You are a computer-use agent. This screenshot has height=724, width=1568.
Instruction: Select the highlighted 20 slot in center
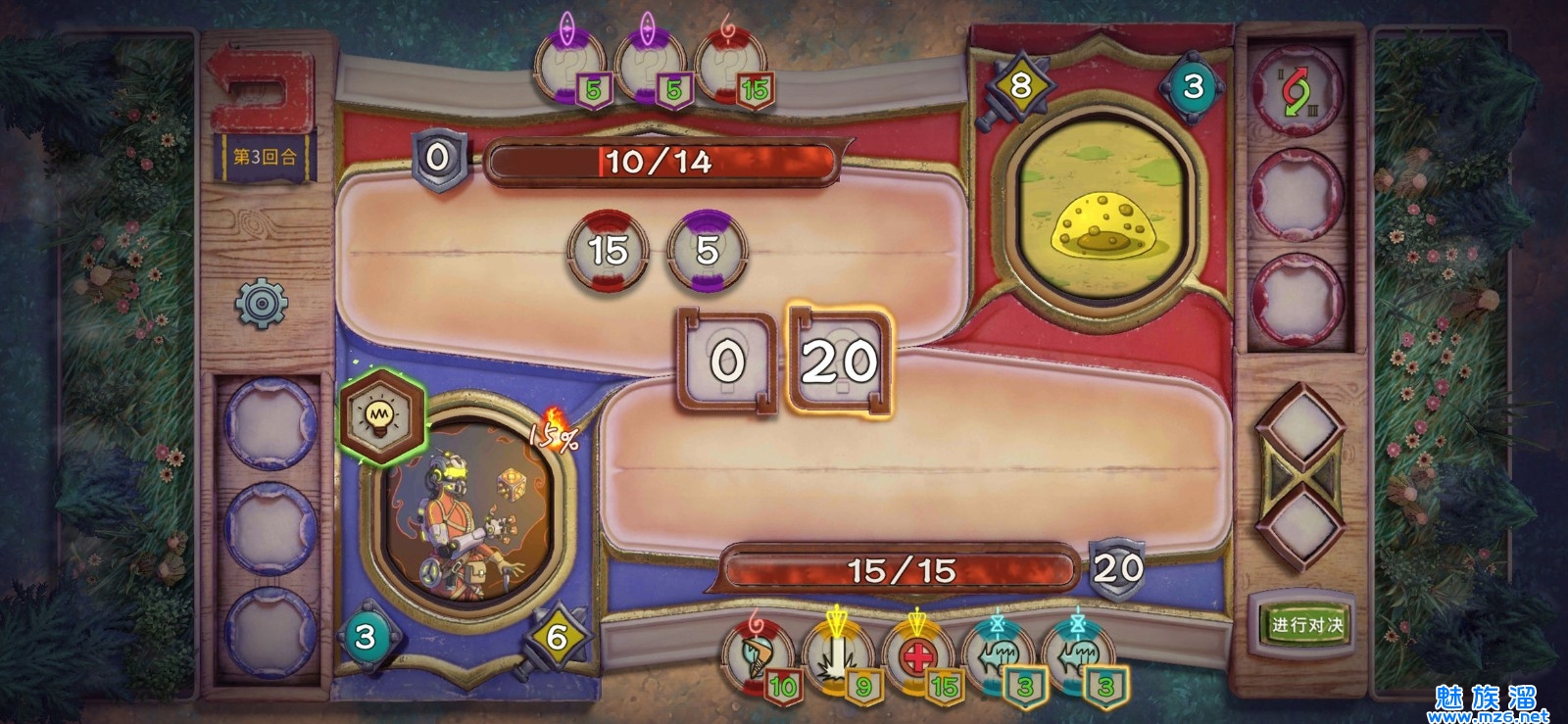[x=840, y=362]
